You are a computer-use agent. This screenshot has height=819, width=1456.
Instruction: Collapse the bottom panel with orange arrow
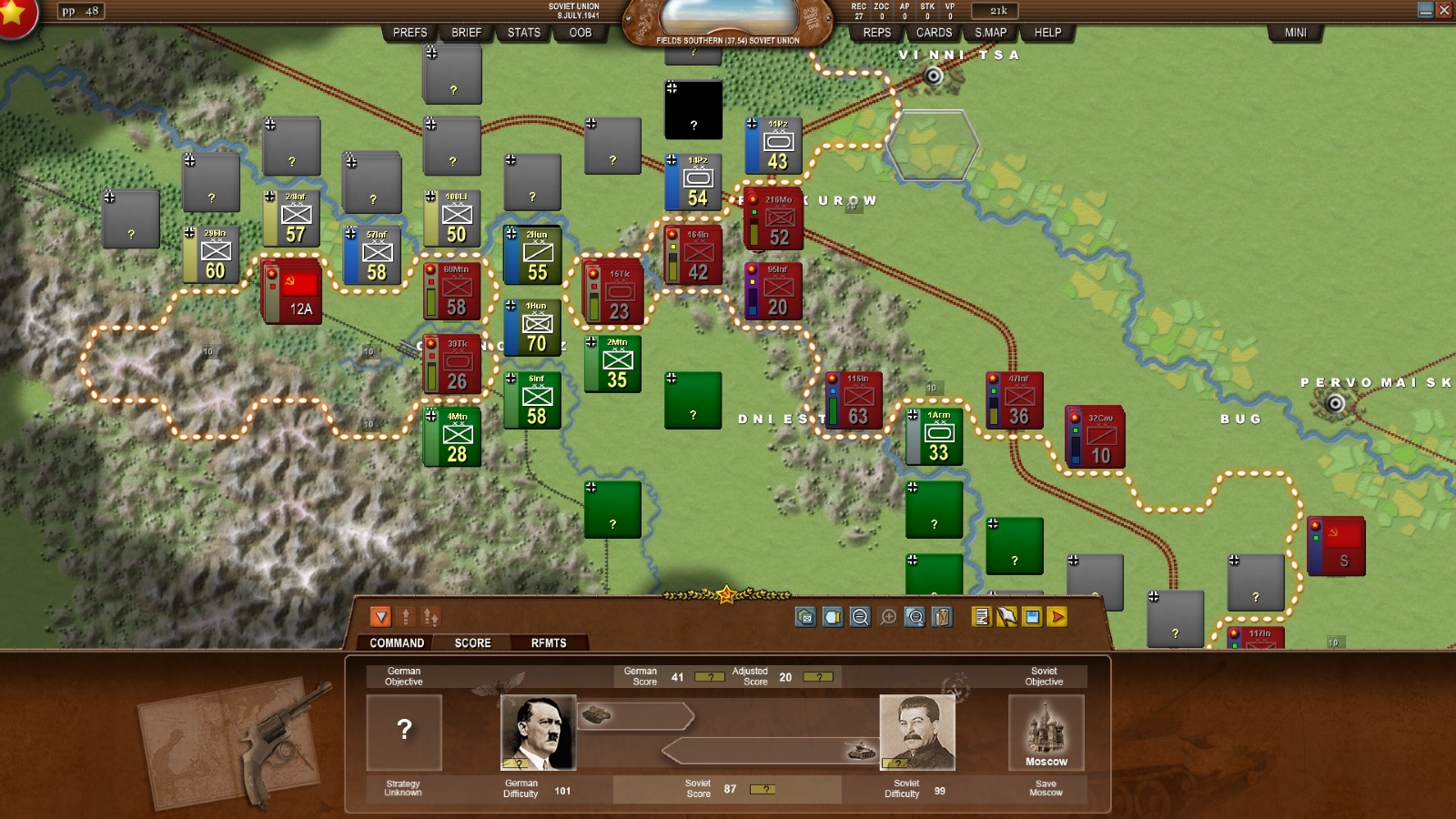(x=380, y=617)
